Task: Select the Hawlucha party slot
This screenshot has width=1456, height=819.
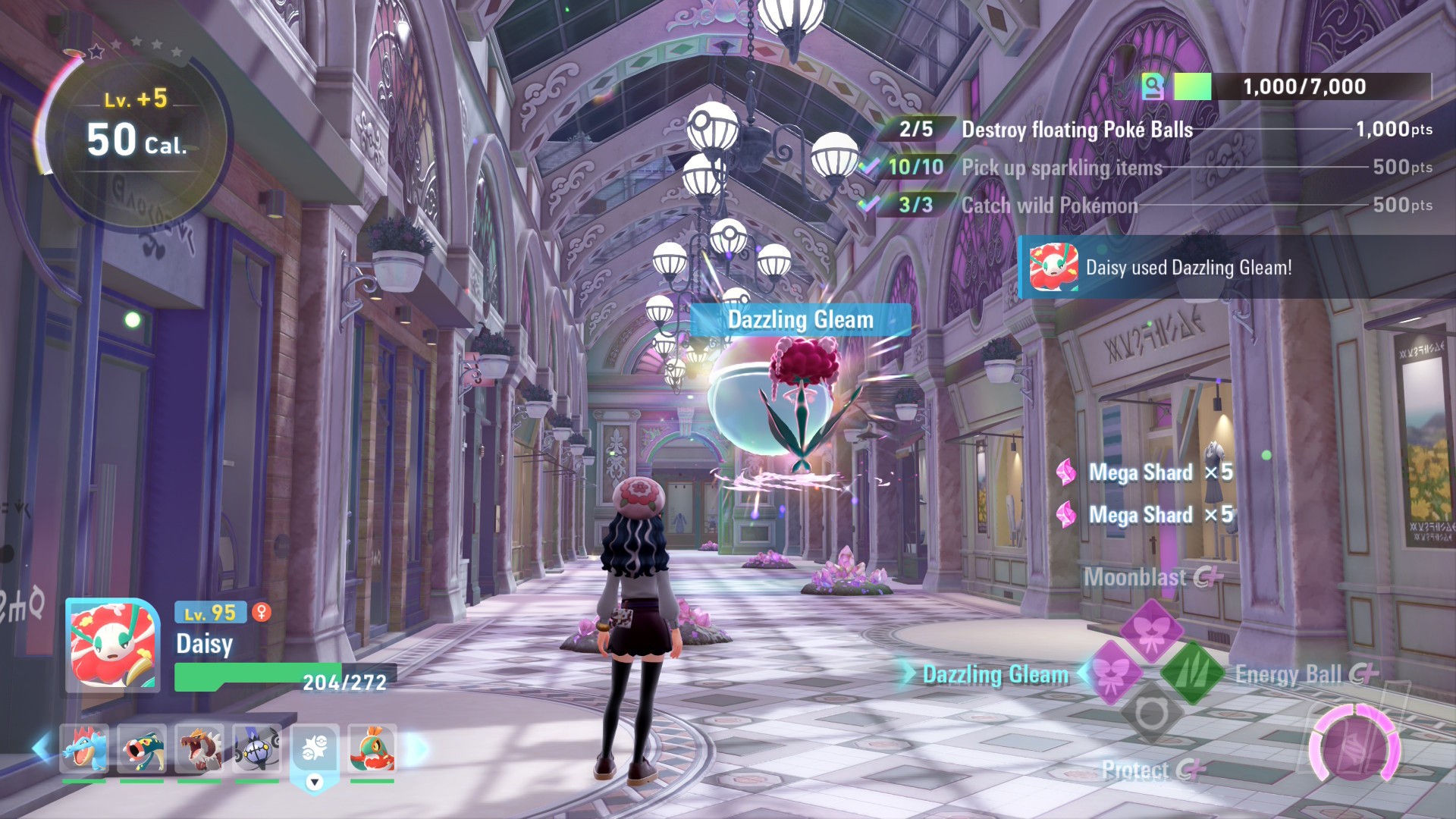Action: tap(372, 748)
